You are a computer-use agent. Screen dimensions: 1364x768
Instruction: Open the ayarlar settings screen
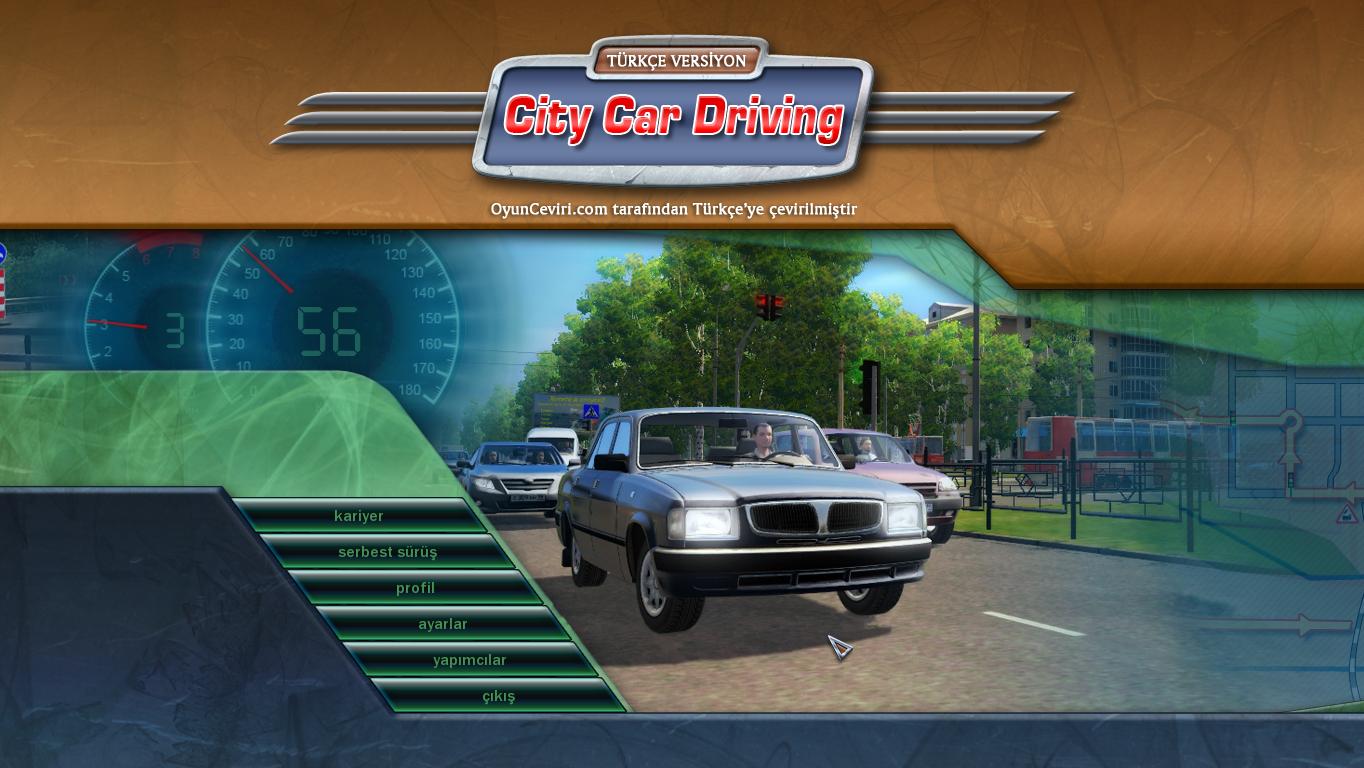[443, 623]
